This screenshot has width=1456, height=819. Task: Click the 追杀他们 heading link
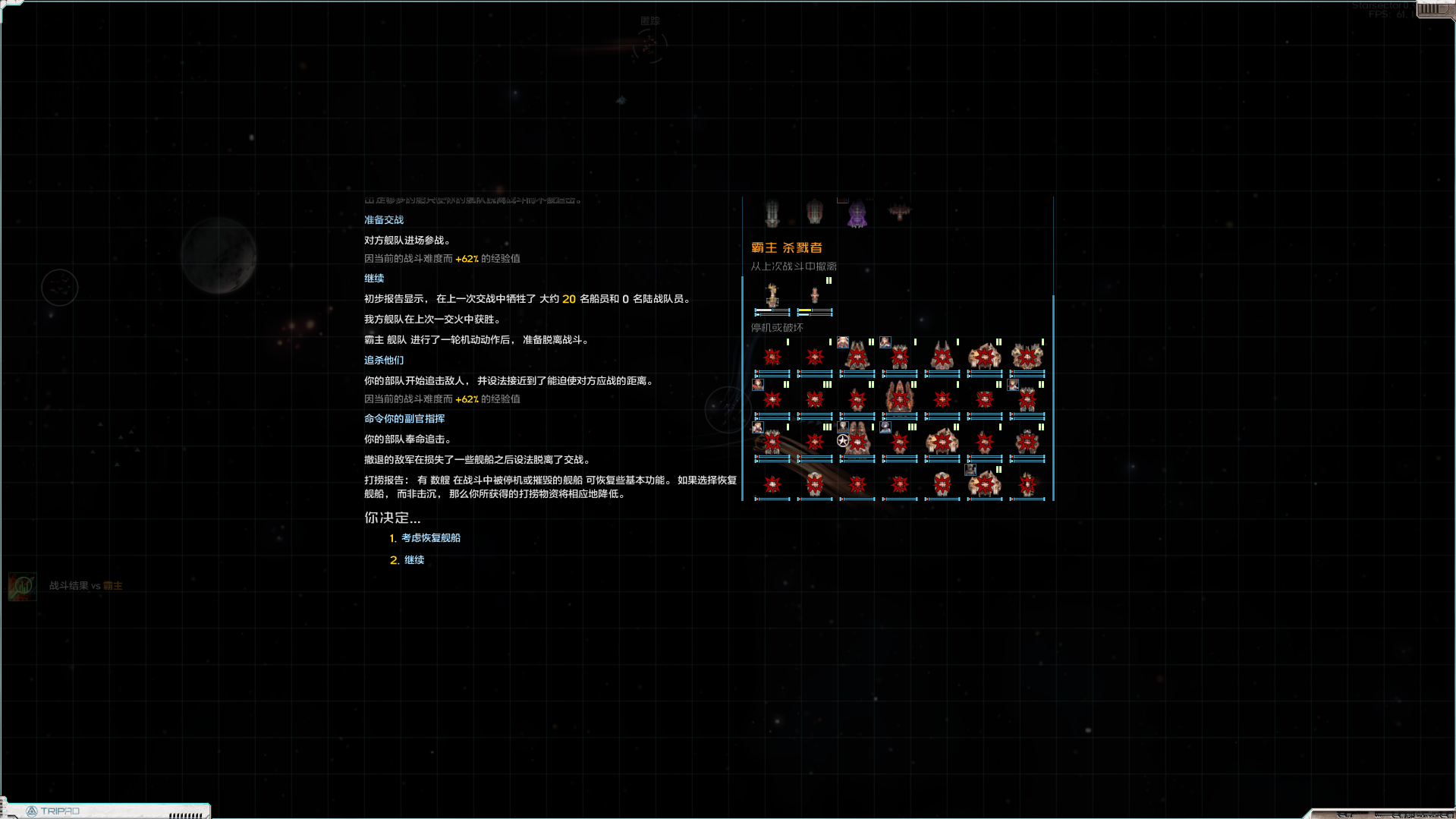click(383, 360)
